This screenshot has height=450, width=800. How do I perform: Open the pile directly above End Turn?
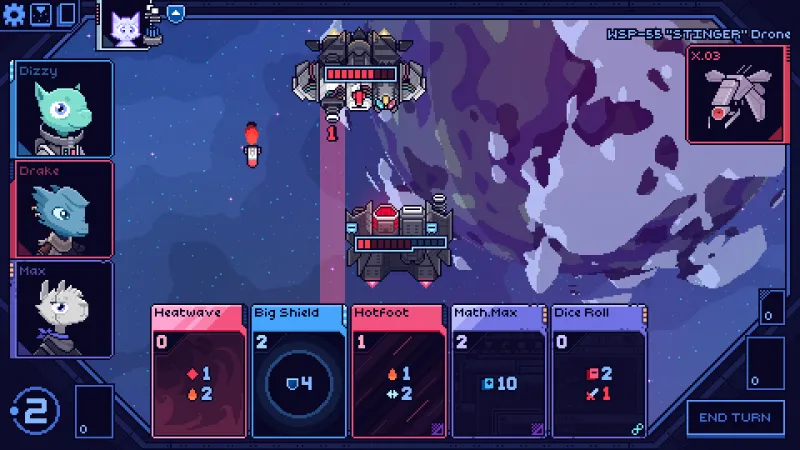[x=765, y=361]
